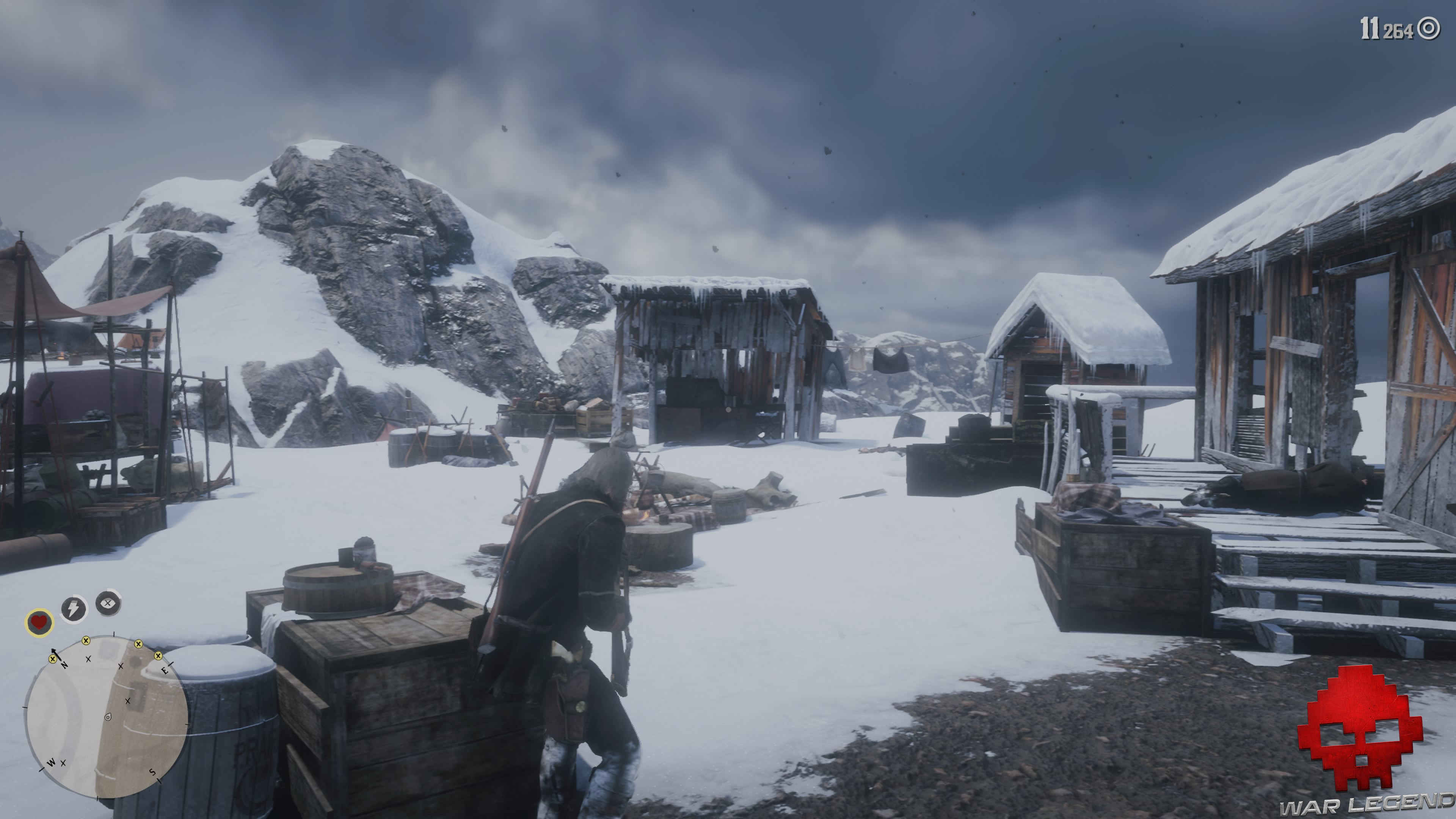Select the waterdrop marker inside the minimap
Screen dimensions: 1456x819
(x=108, y=718)
